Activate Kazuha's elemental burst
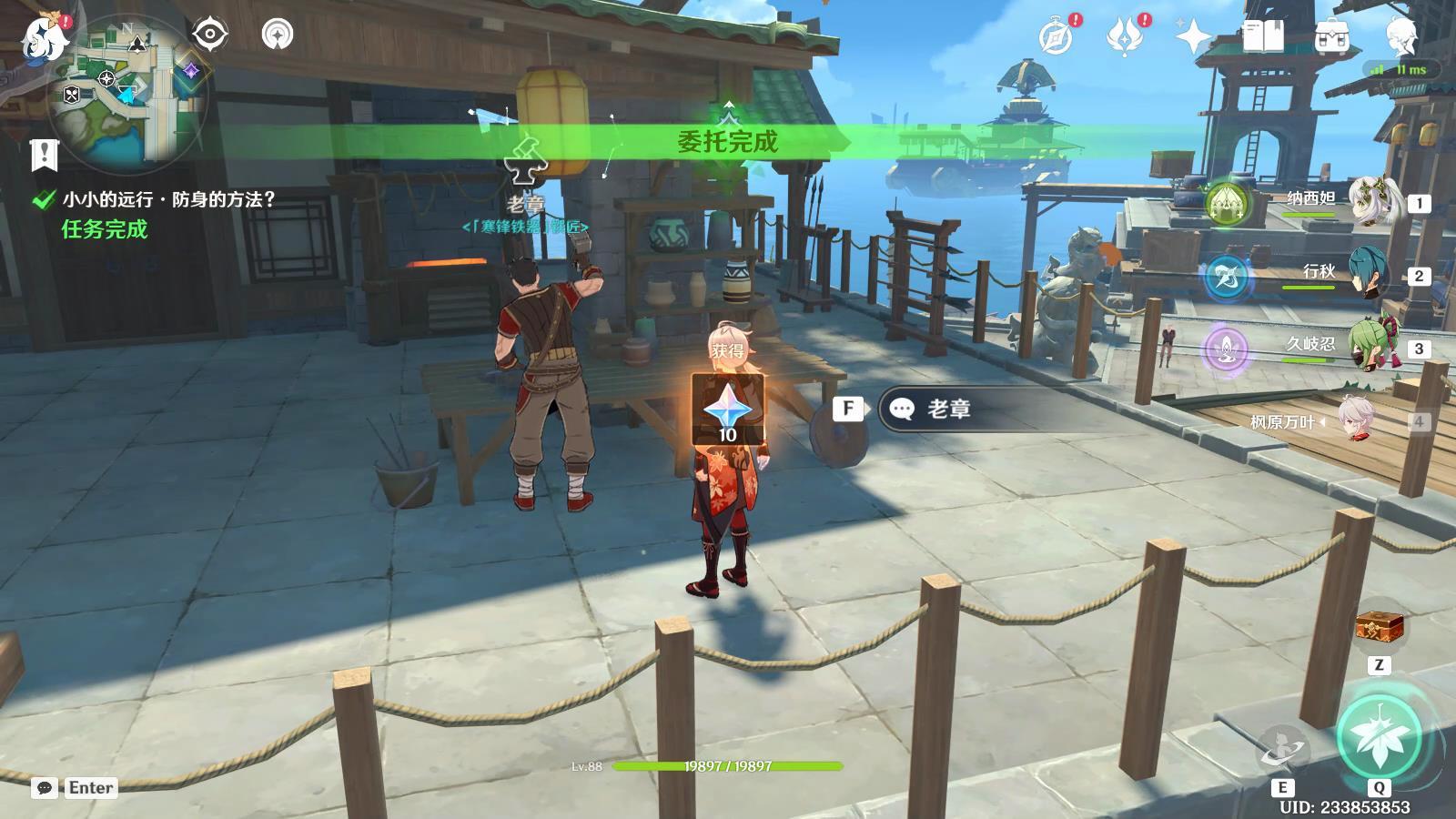 click(1380, 737)
